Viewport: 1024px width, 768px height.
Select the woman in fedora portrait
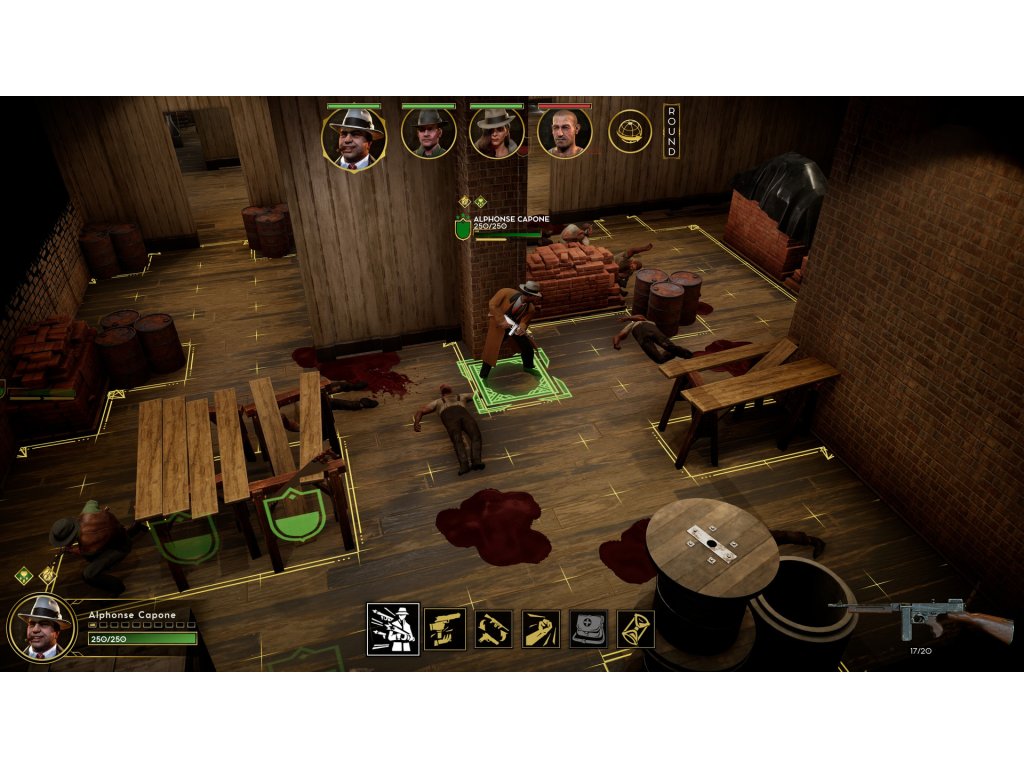(x=496, y=132)
